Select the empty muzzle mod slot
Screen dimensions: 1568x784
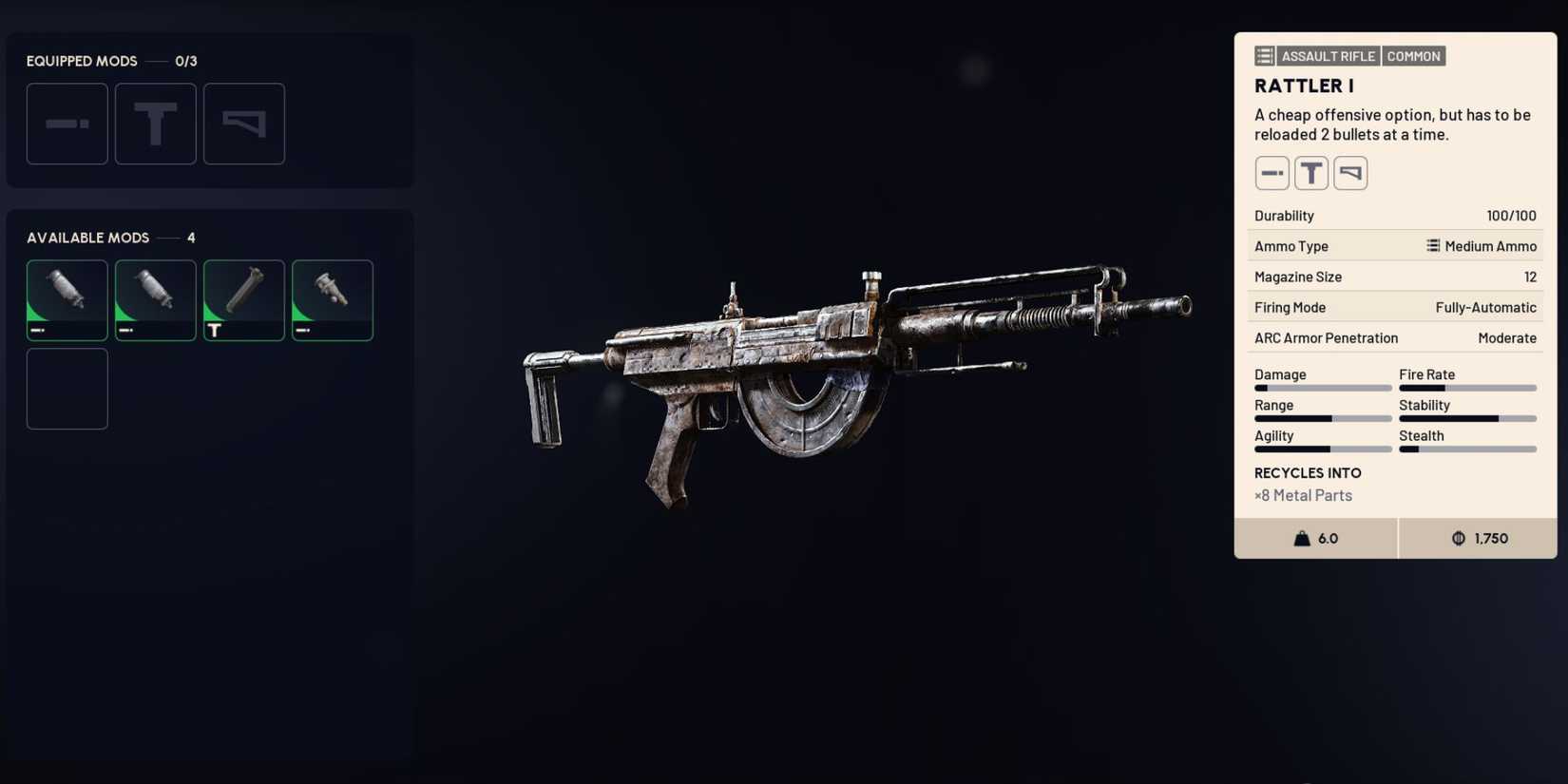67,124
